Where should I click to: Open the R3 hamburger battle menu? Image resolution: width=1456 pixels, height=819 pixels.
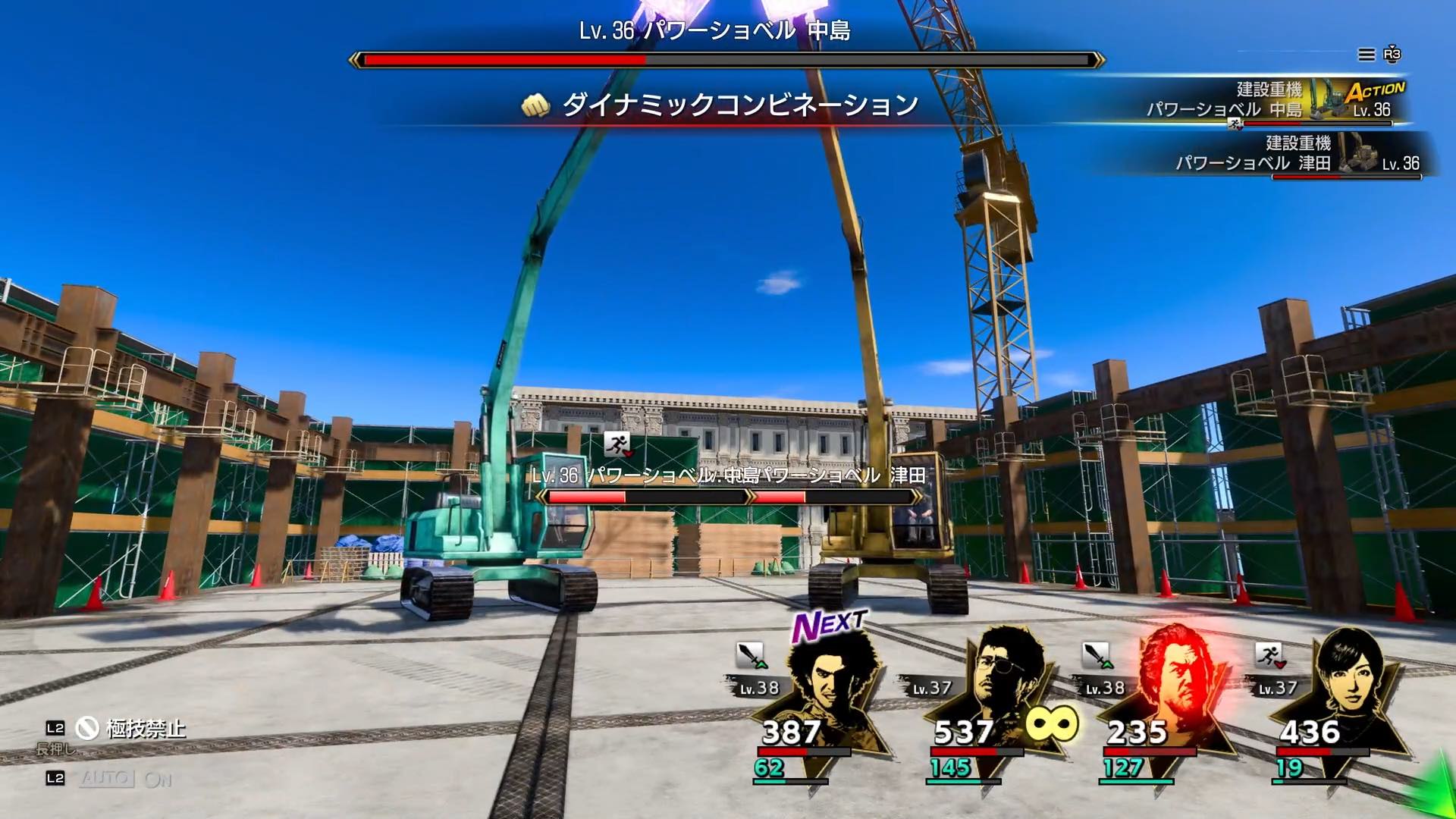[x=1365, y=55]
